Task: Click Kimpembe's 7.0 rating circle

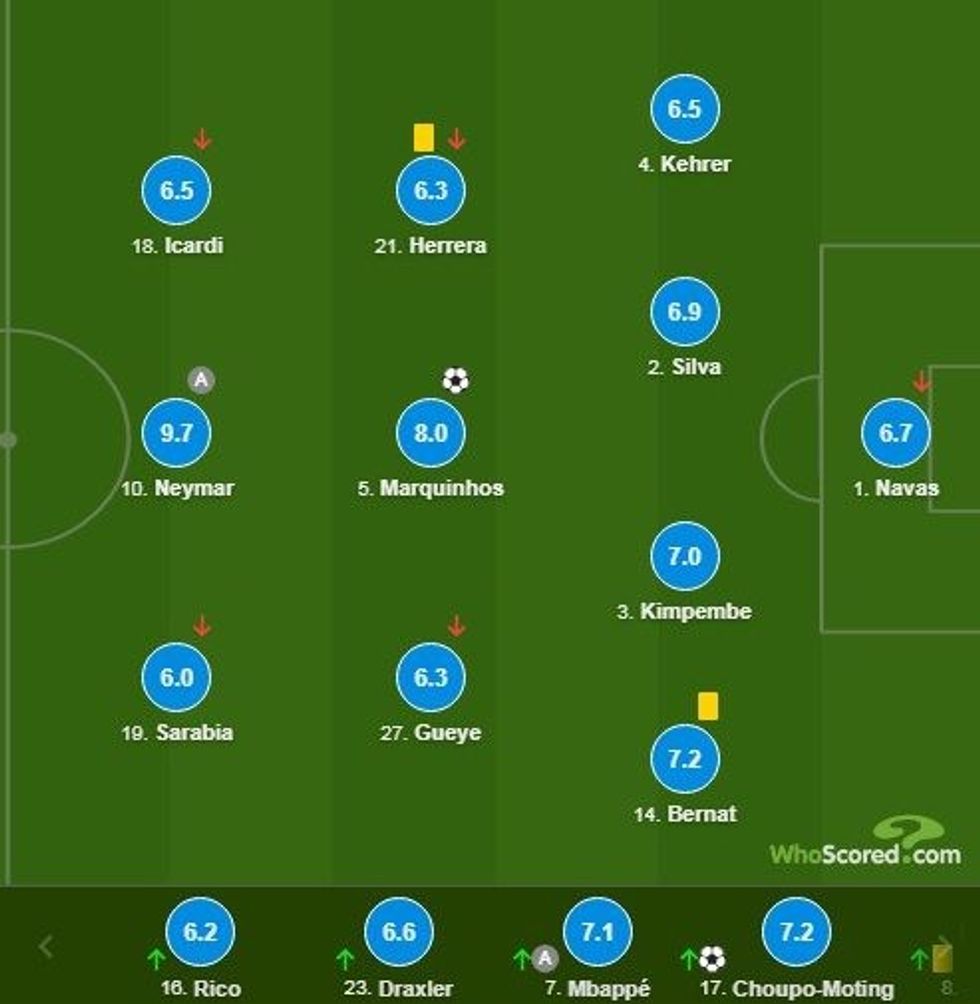Action: [684, 556]
